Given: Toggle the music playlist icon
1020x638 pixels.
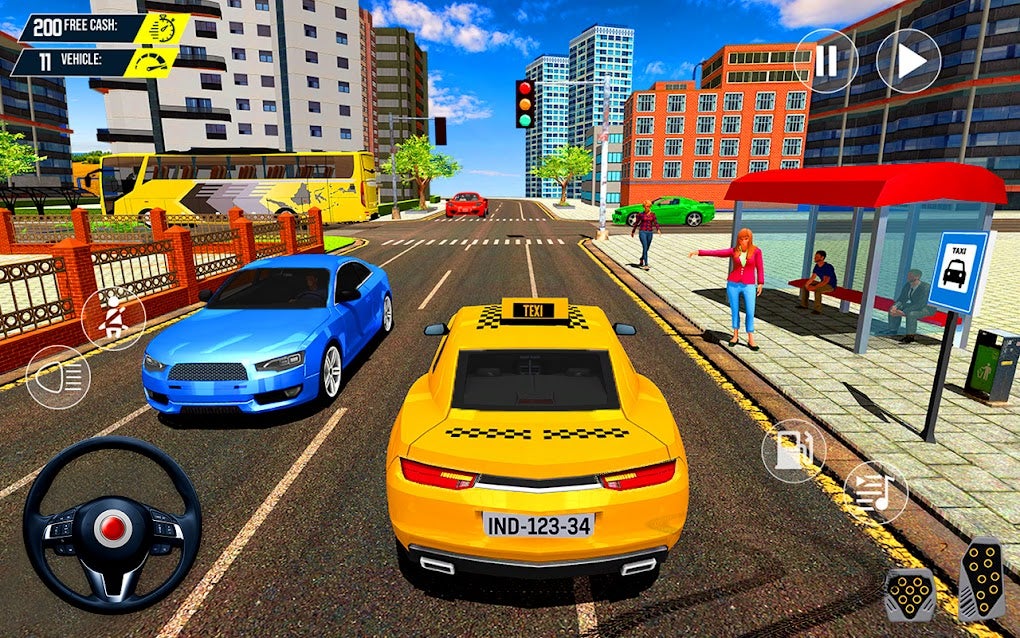Looking at the screenshot, I should tap(875, 493).
